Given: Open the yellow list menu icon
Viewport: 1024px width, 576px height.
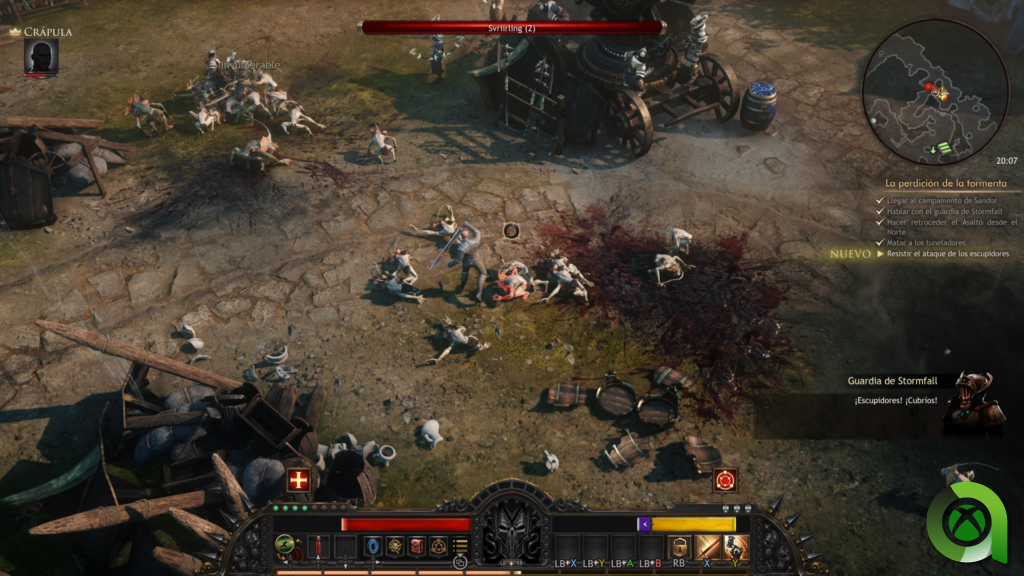Looking at the screenshot, I should 461,546.
